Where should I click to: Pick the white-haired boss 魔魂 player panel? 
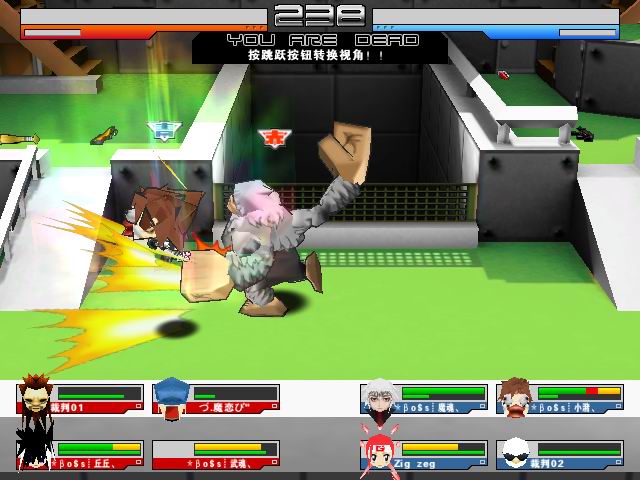424,398
